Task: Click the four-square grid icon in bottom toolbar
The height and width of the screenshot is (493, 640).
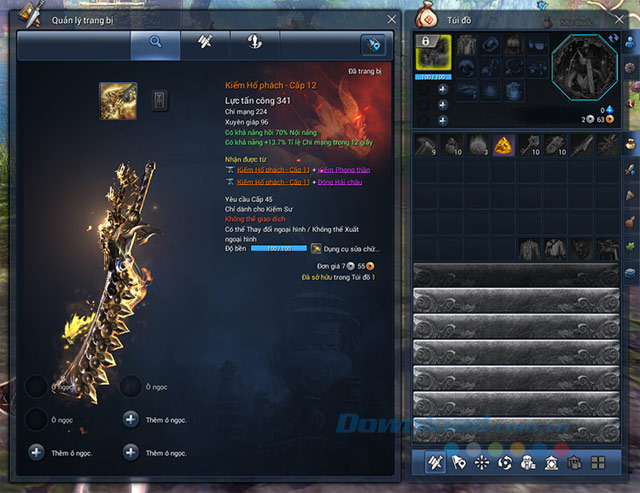Action: (x=597, y=463)
